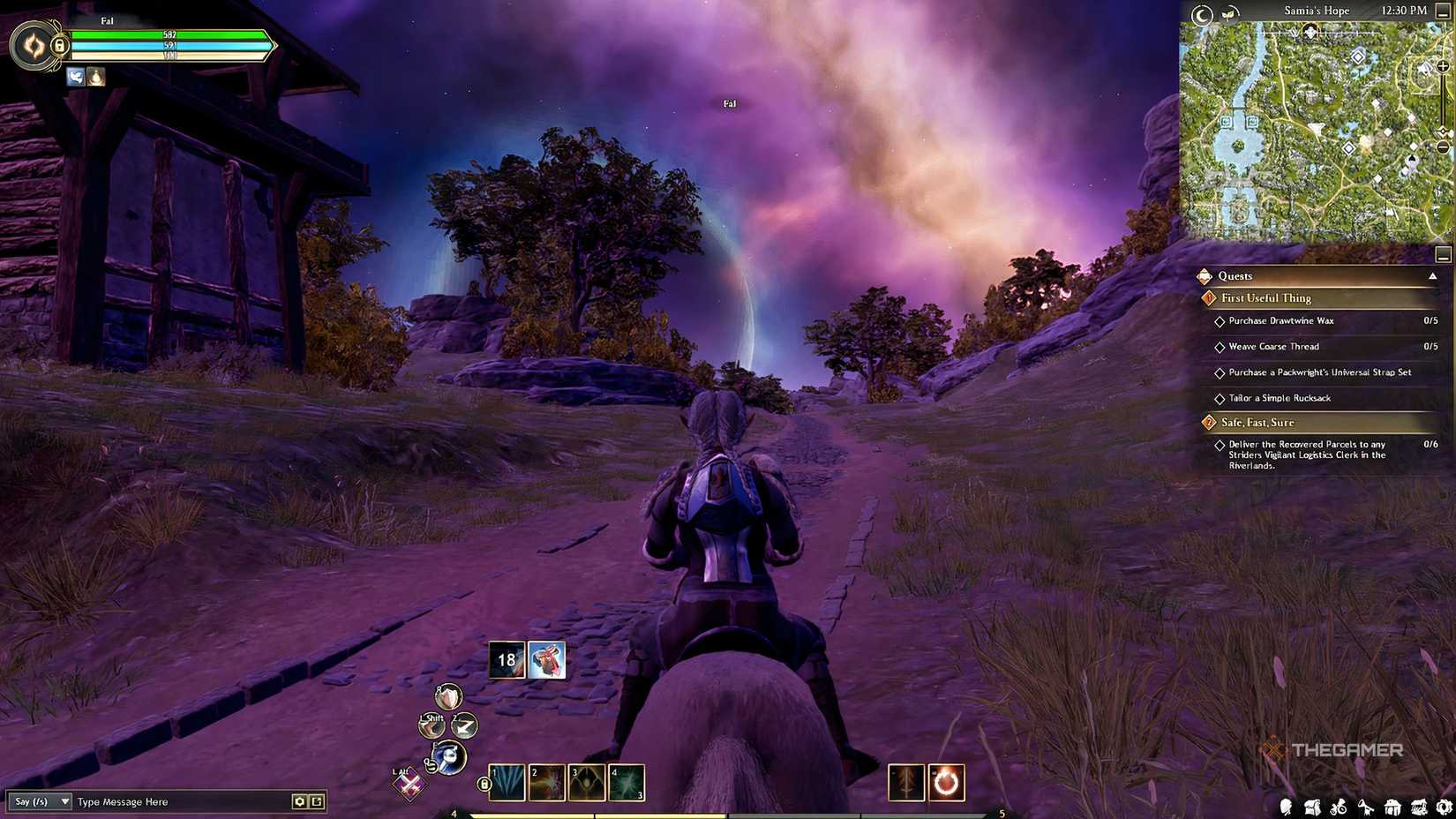Select the First Useful Thing quest header
This screenshot has height=819, width=1456.
pyautogui.click(x=1265, y=298)
